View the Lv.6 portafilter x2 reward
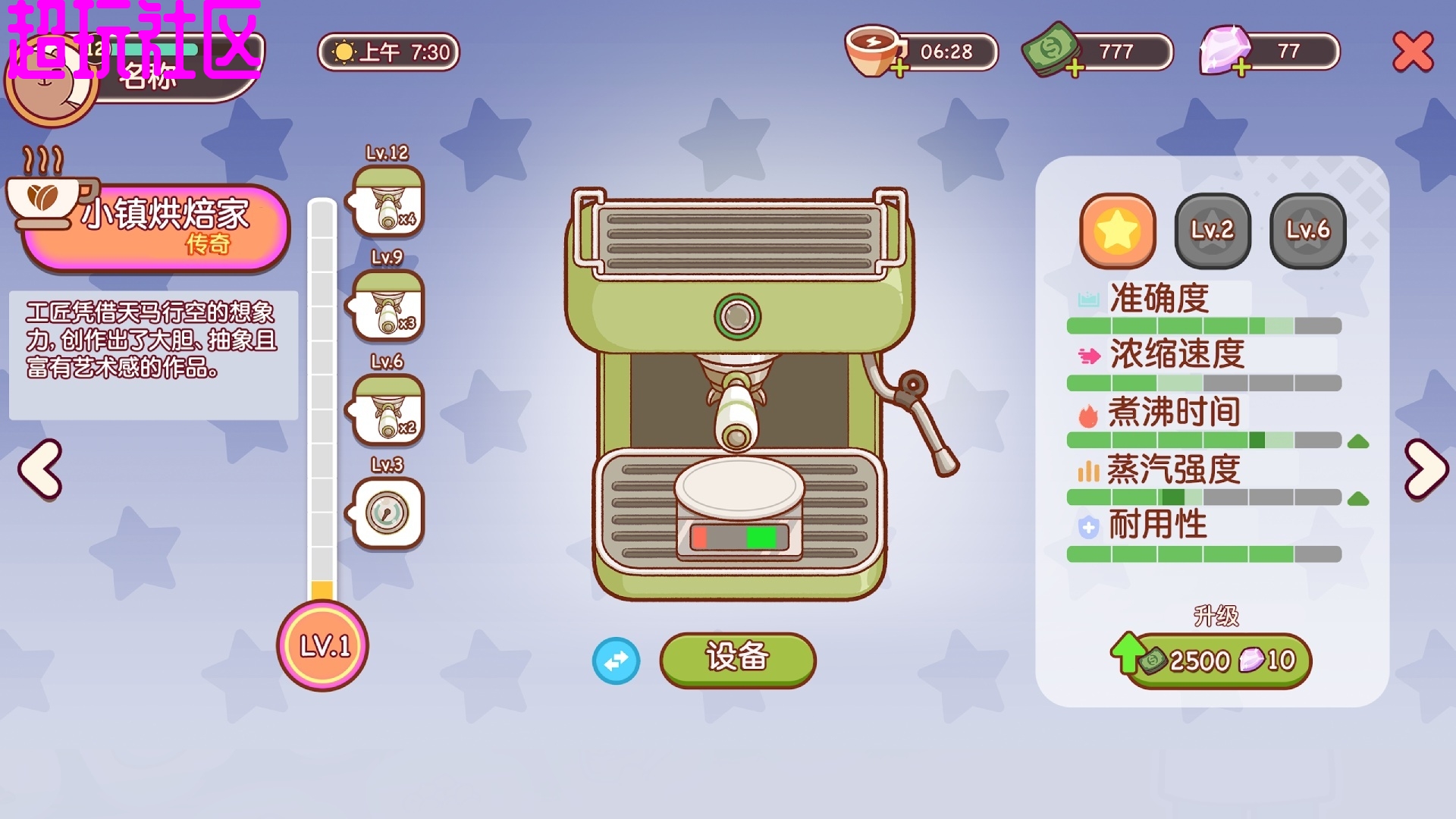 [388, 409]
